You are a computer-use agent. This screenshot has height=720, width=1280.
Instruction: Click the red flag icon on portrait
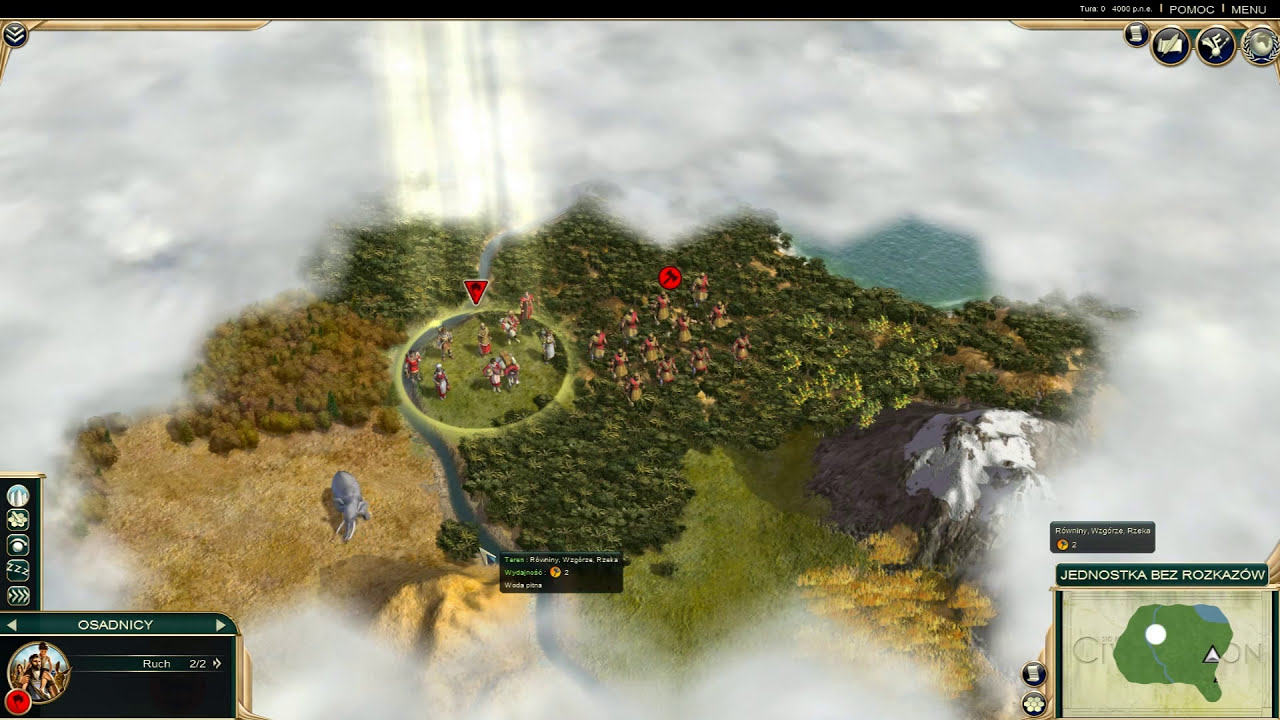point(16,699)
